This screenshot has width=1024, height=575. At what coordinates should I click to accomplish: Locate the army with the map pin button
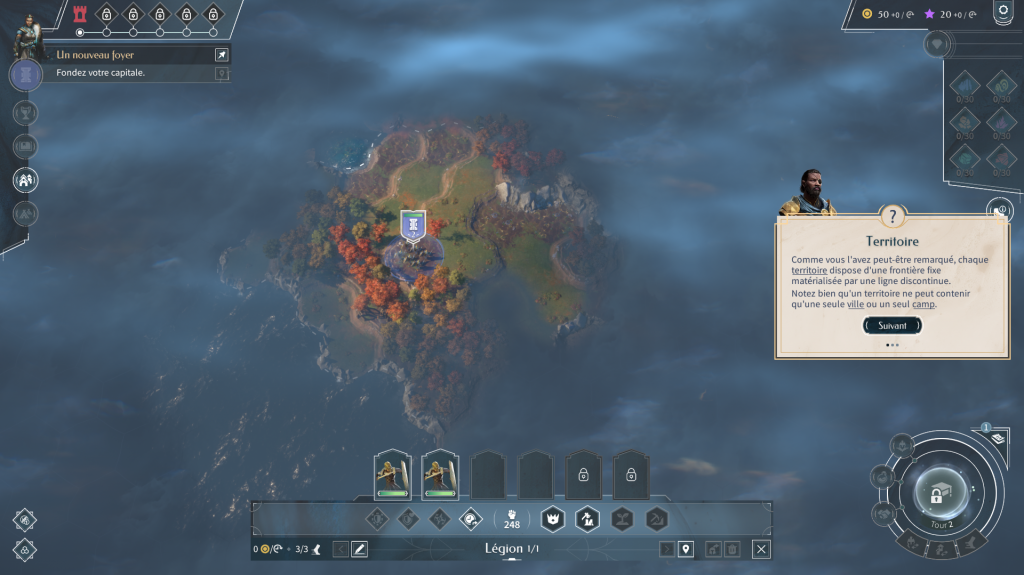coord(686,549)
